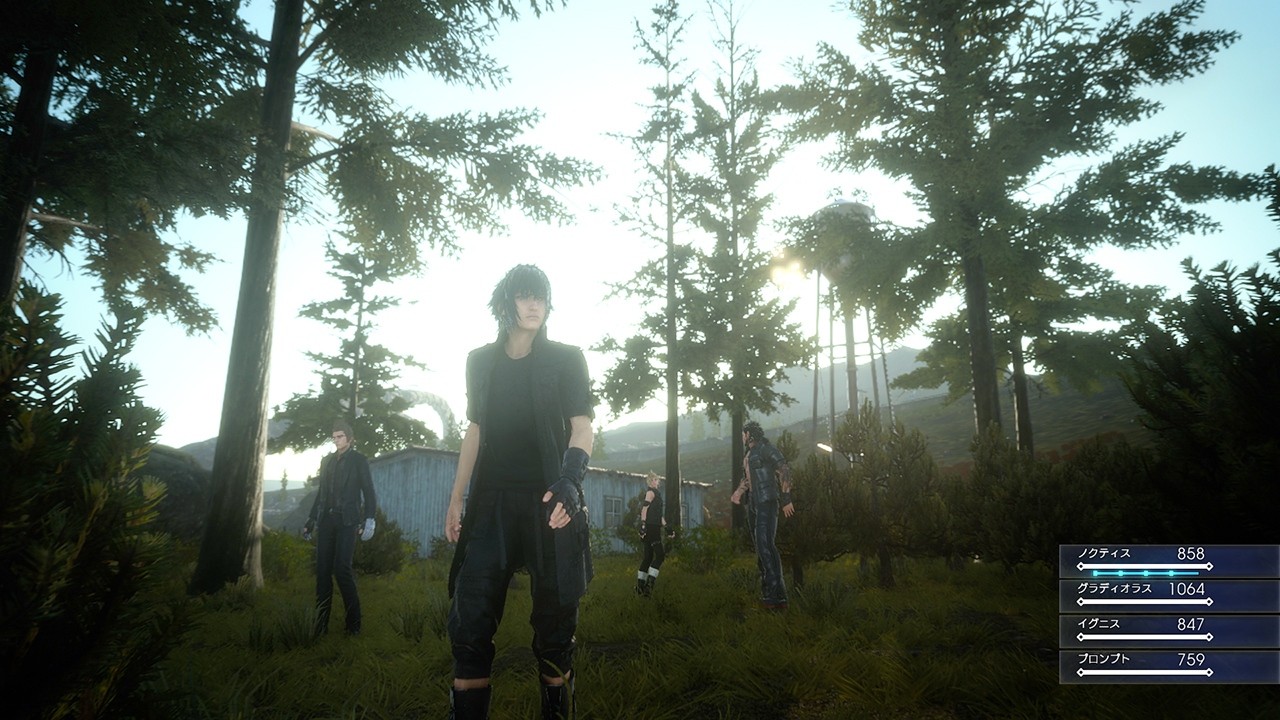Image resolution: width=1280 pixels, height=720 pixels.
Task: Click Gladiolus's white HP bar
Action: tap(1145, 600)
